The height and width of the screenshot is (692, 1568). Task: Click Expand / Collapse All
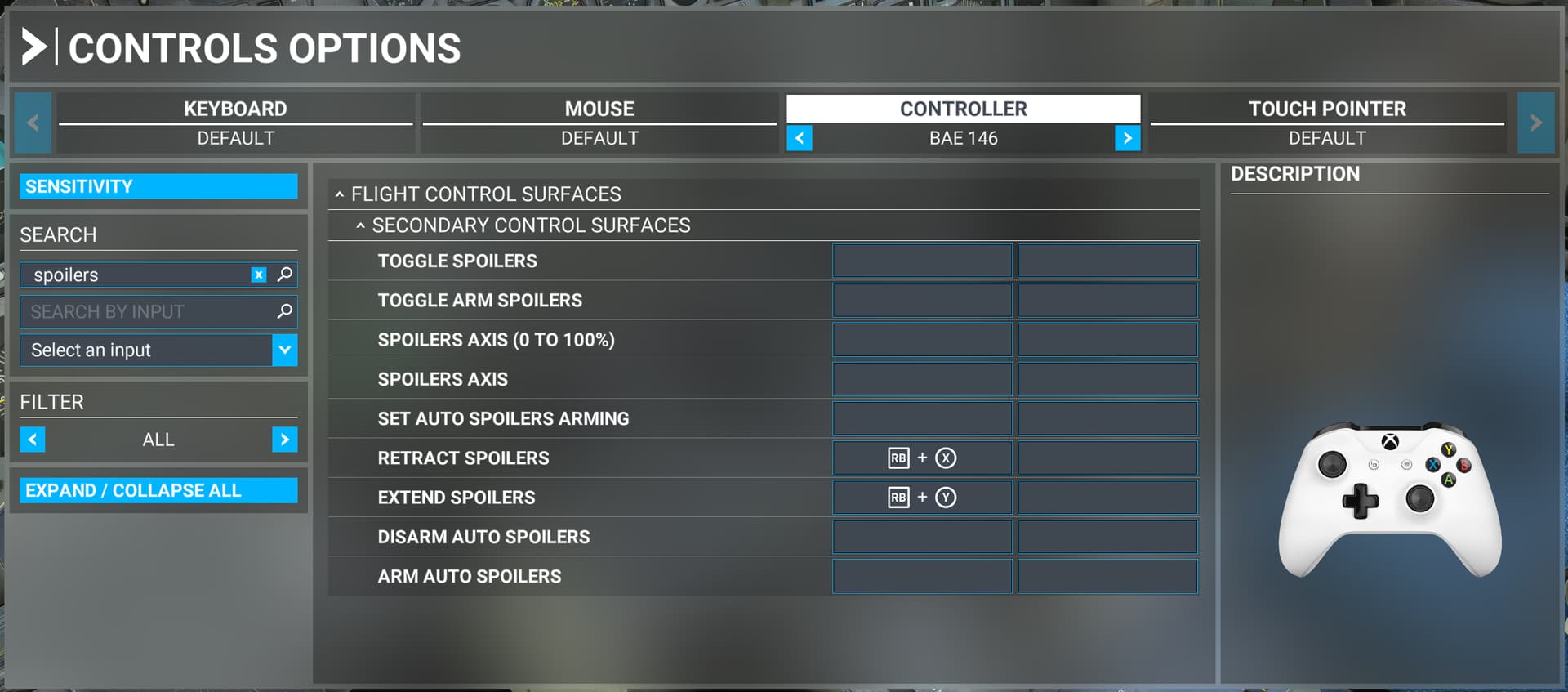[158, 490]
